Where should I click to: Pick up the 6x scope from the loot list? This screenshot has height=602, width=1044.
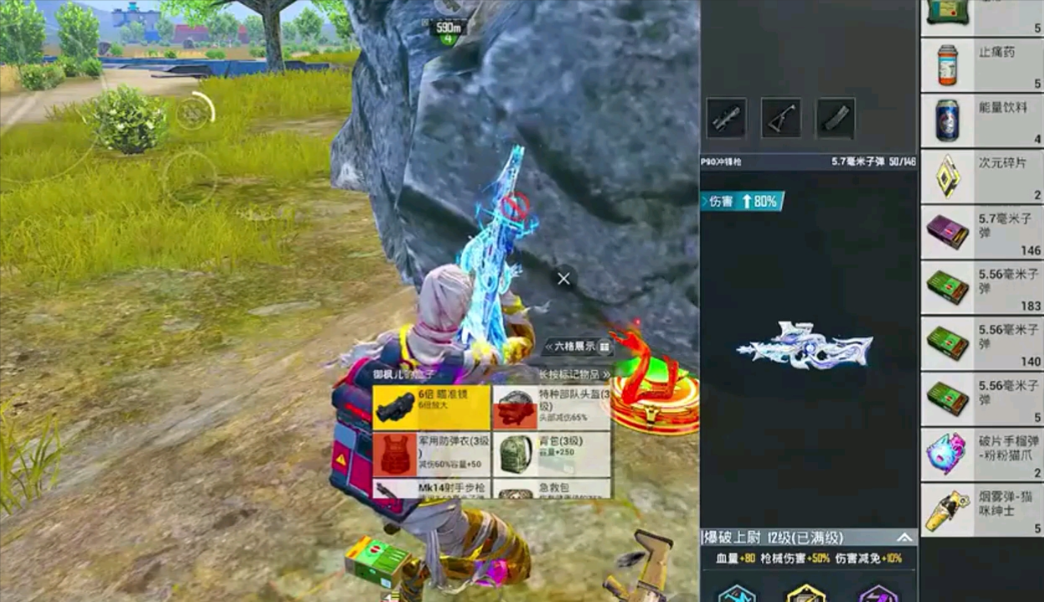[431, 408]
